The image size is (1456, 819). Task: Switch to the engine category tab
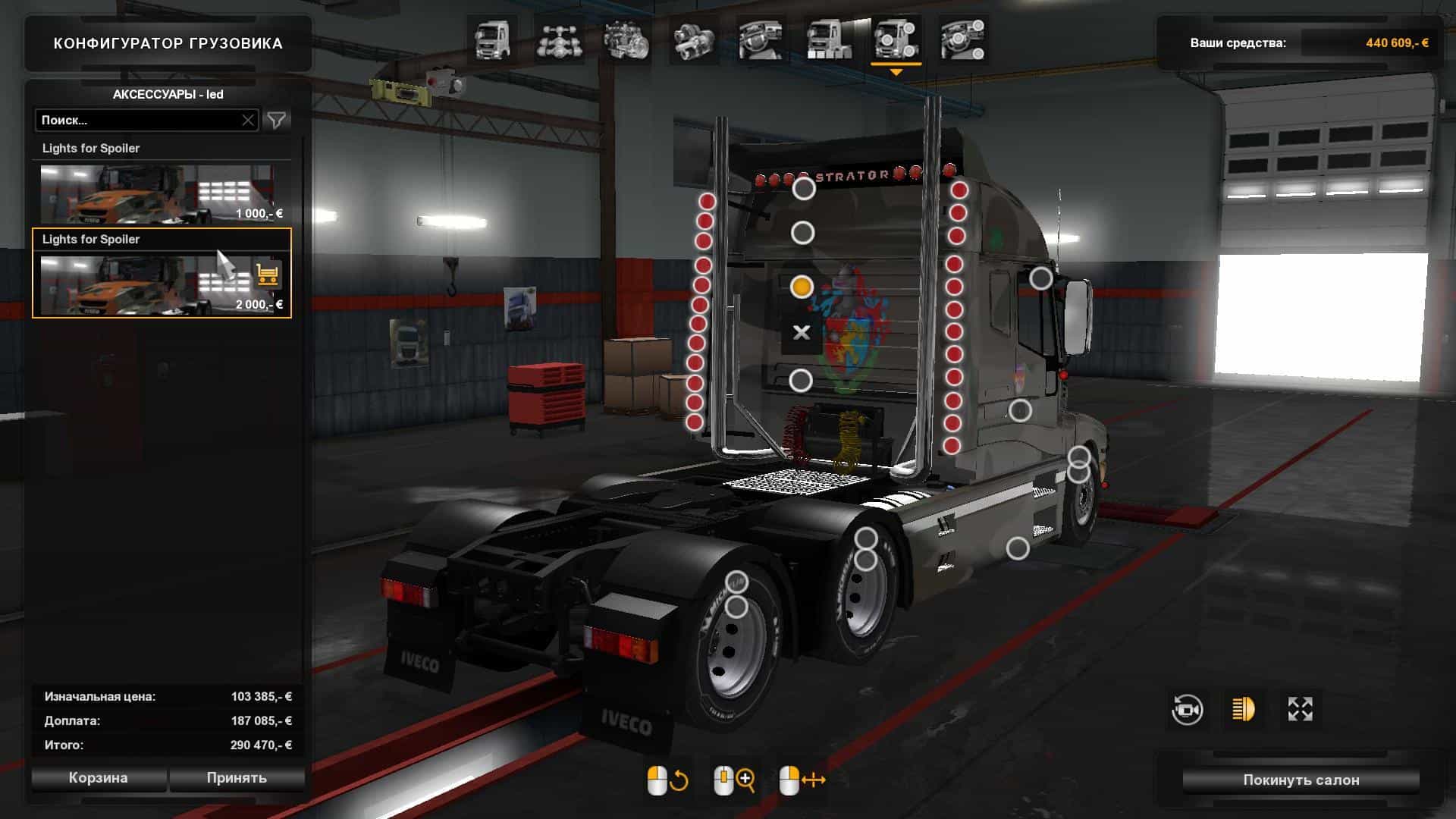tap(626, 40)
